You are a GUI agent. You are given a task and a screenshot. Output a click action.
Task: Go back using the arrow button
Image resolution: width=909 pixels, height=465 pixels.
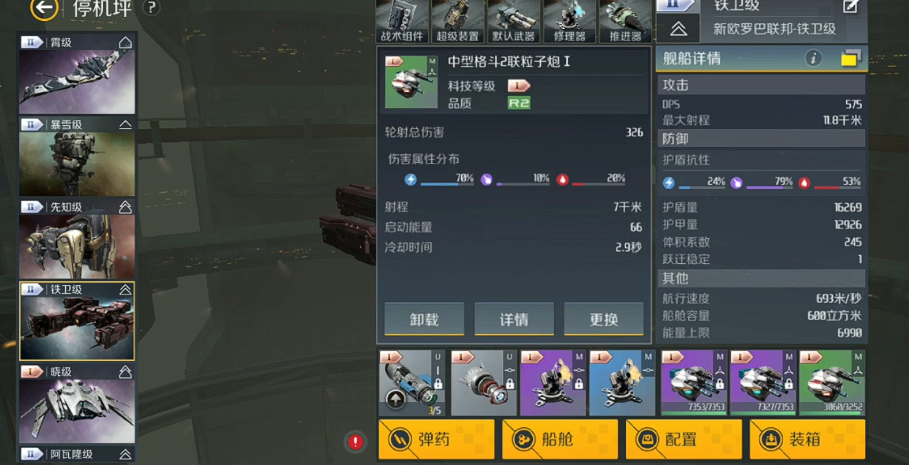pos(43,9)
